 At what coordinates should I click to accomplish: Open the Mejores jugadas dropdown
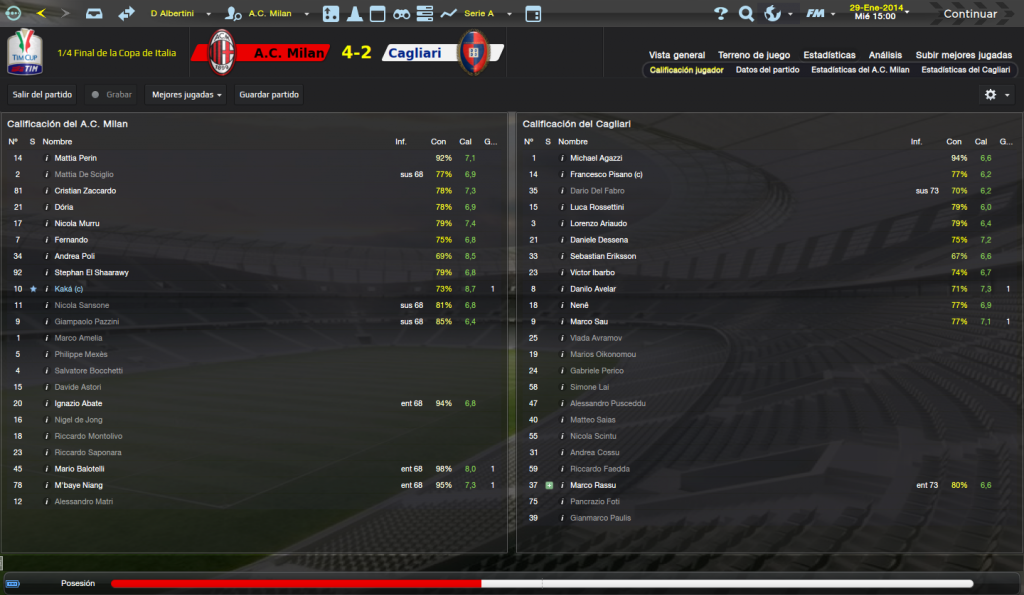pyautogui.click(x=187, y=94)
